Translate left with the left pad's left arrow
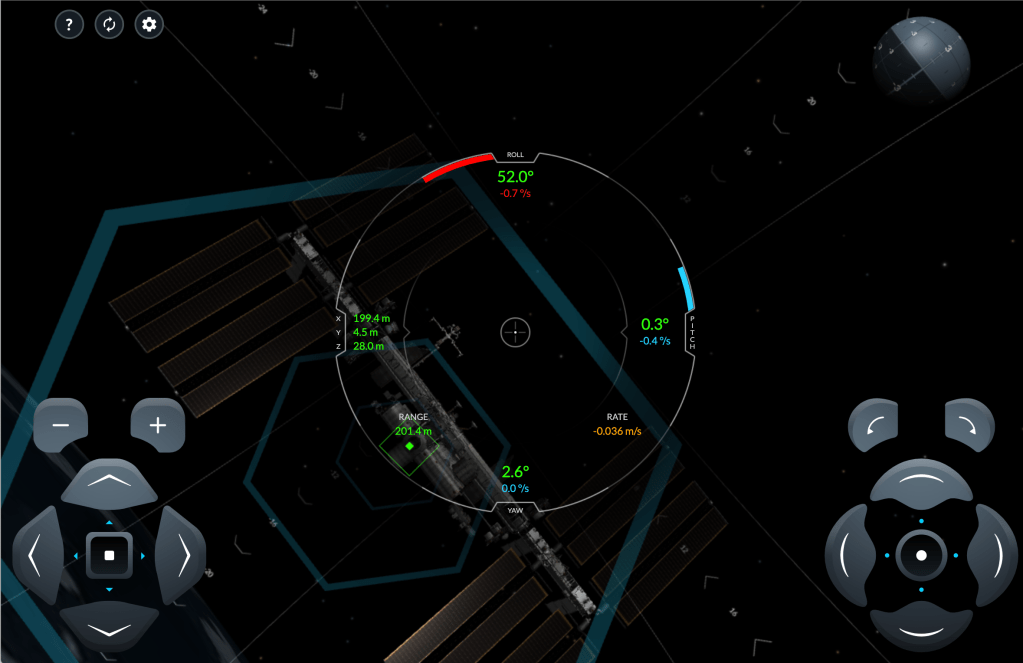Screen dimensions: 1023x663 37,555
